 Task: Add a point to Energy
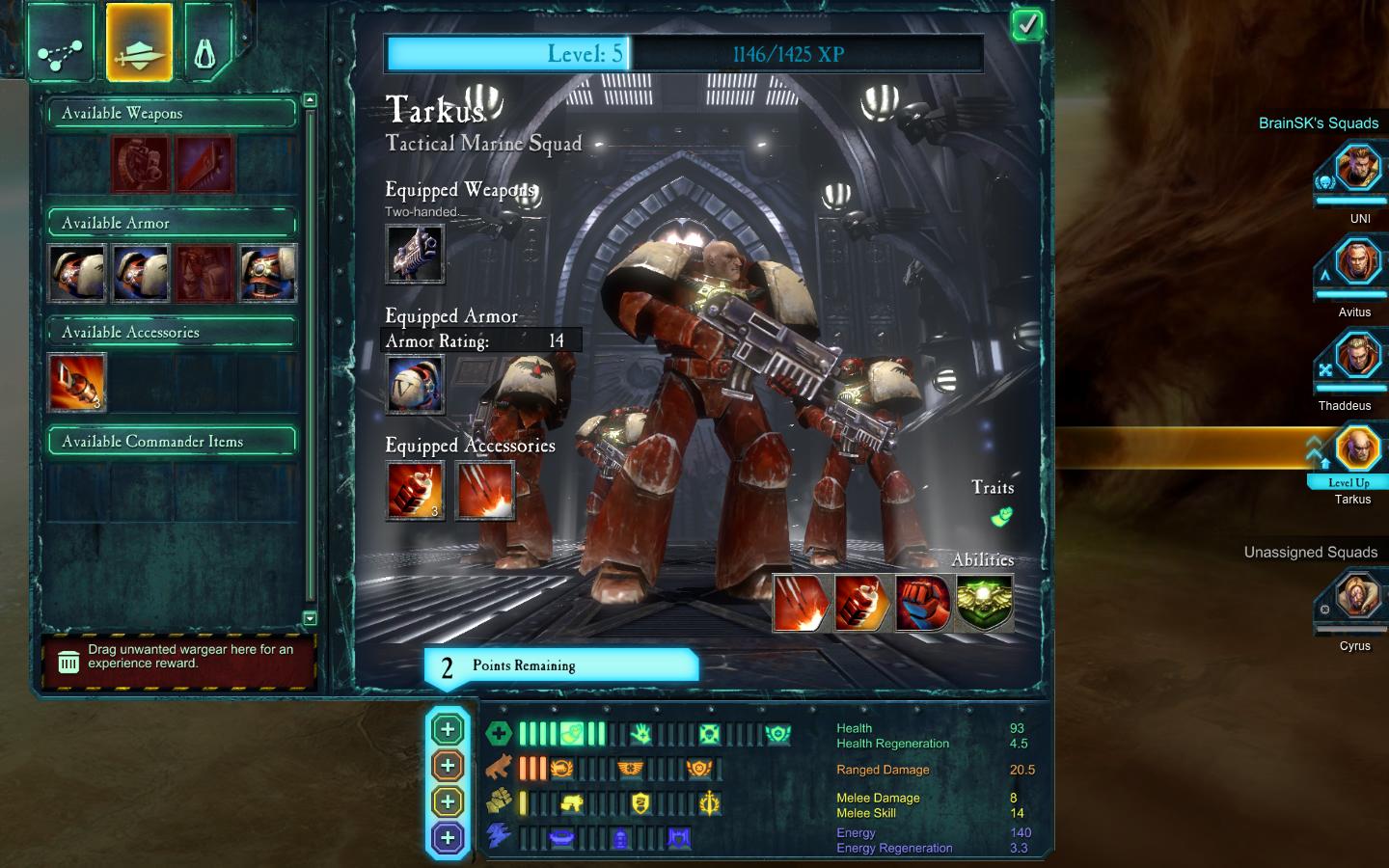pos(448,837)
